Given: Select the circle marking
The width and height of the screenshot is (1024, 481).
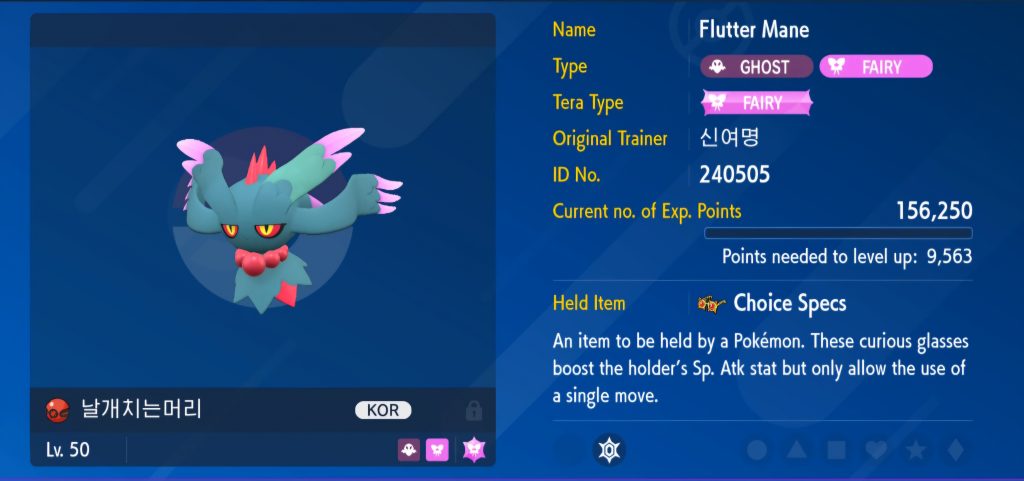Looking at the screenshot, I should (x=758, y=450).
